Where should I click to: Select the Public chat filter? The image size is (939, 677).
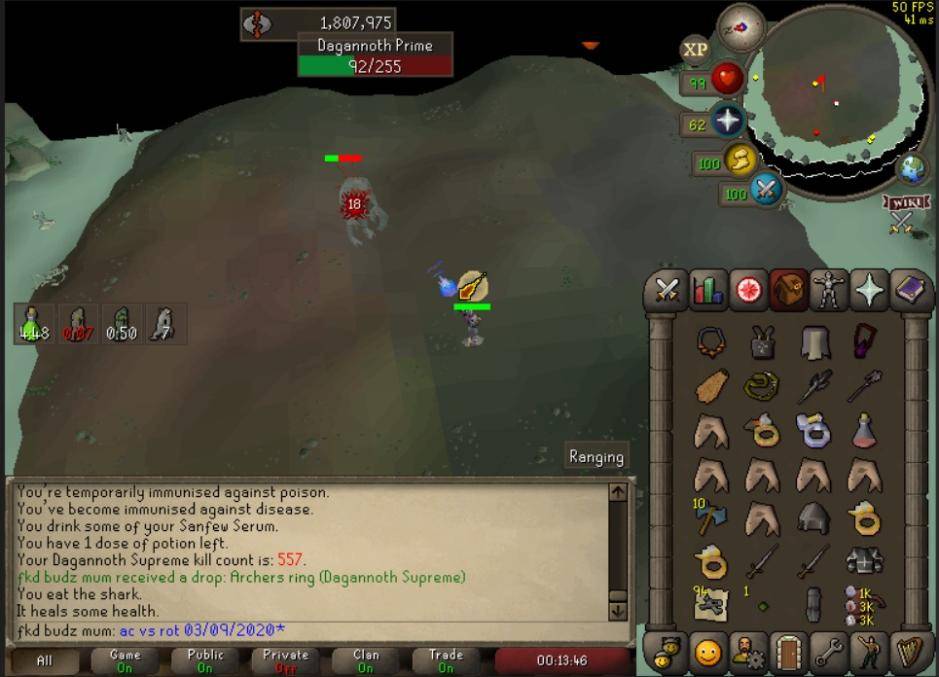tap(205, 660)
